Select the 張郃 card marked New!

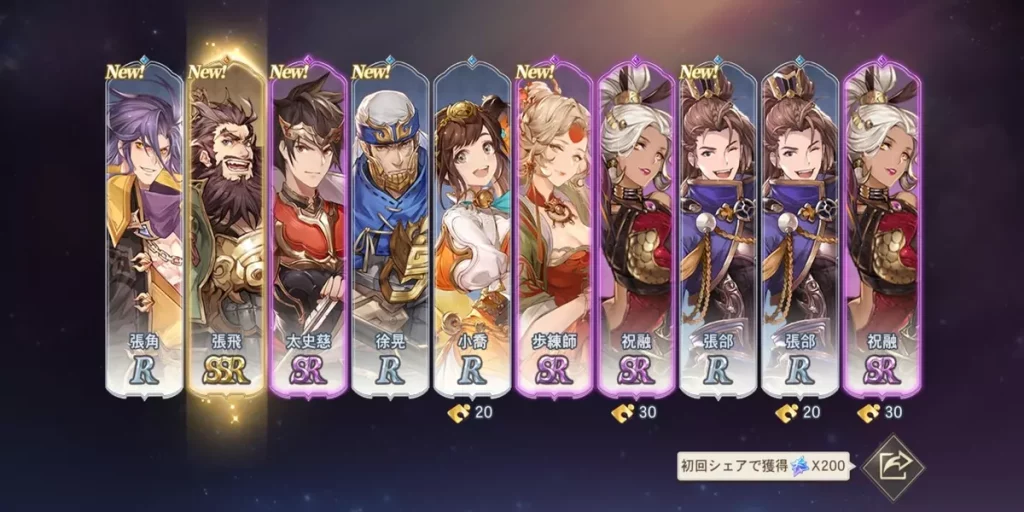coord(718,230)
